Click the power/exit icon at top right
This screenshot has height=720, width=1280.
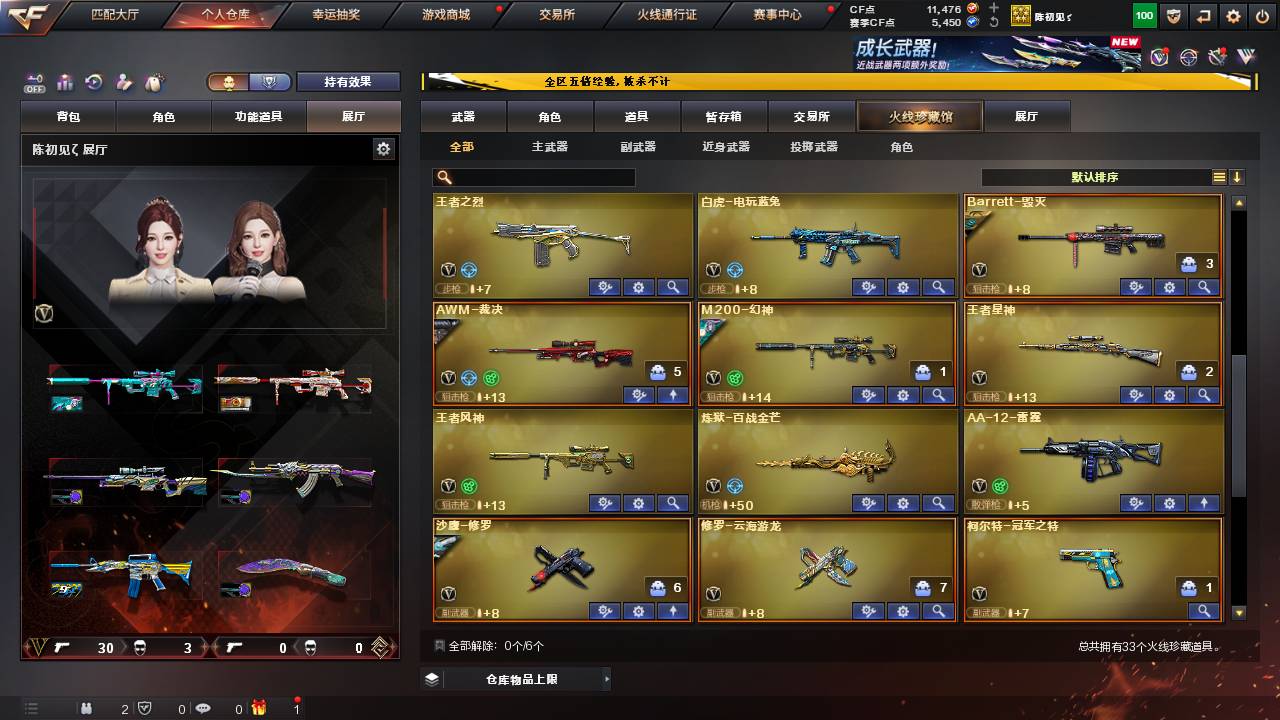[x=1263, y=16]
